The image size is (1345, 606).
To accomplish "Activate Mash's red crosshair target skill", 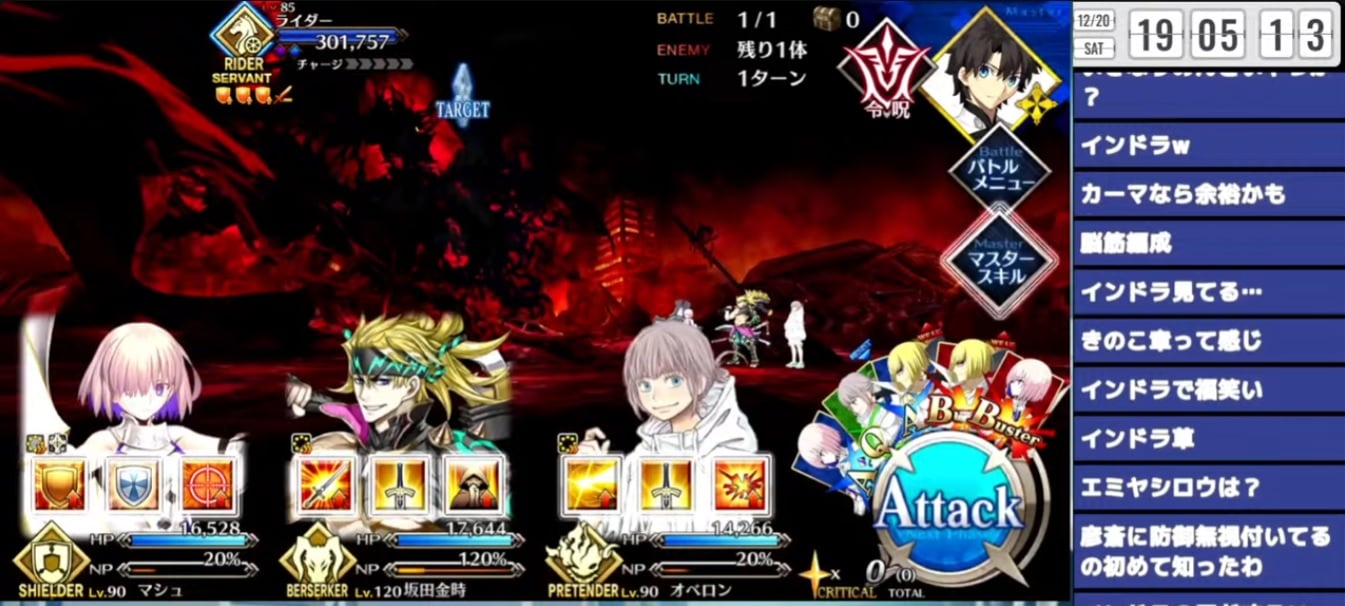I will pyautogui.click(x=207, y=485).
